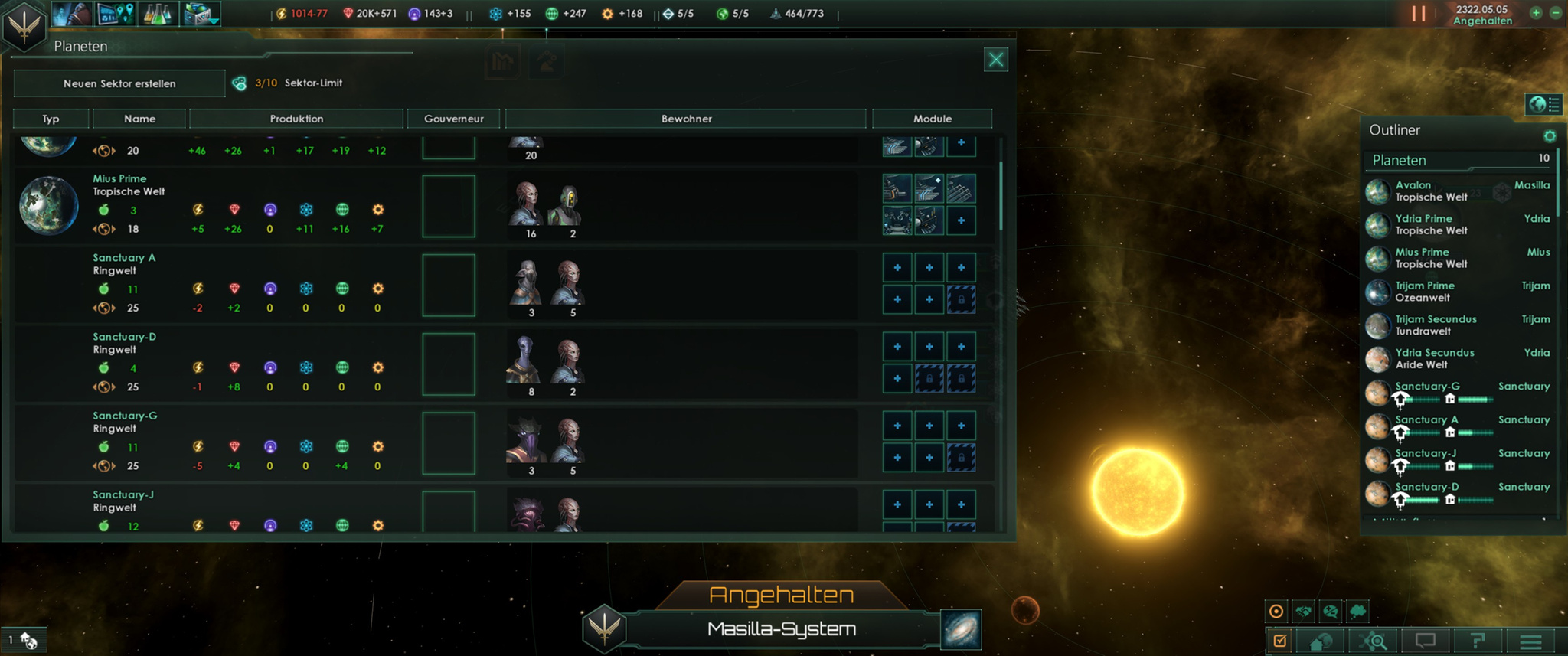This screenshot has height=656, width=1568.
Task: Open the chat speech bubble button
Action: [x=1425, y=641]
